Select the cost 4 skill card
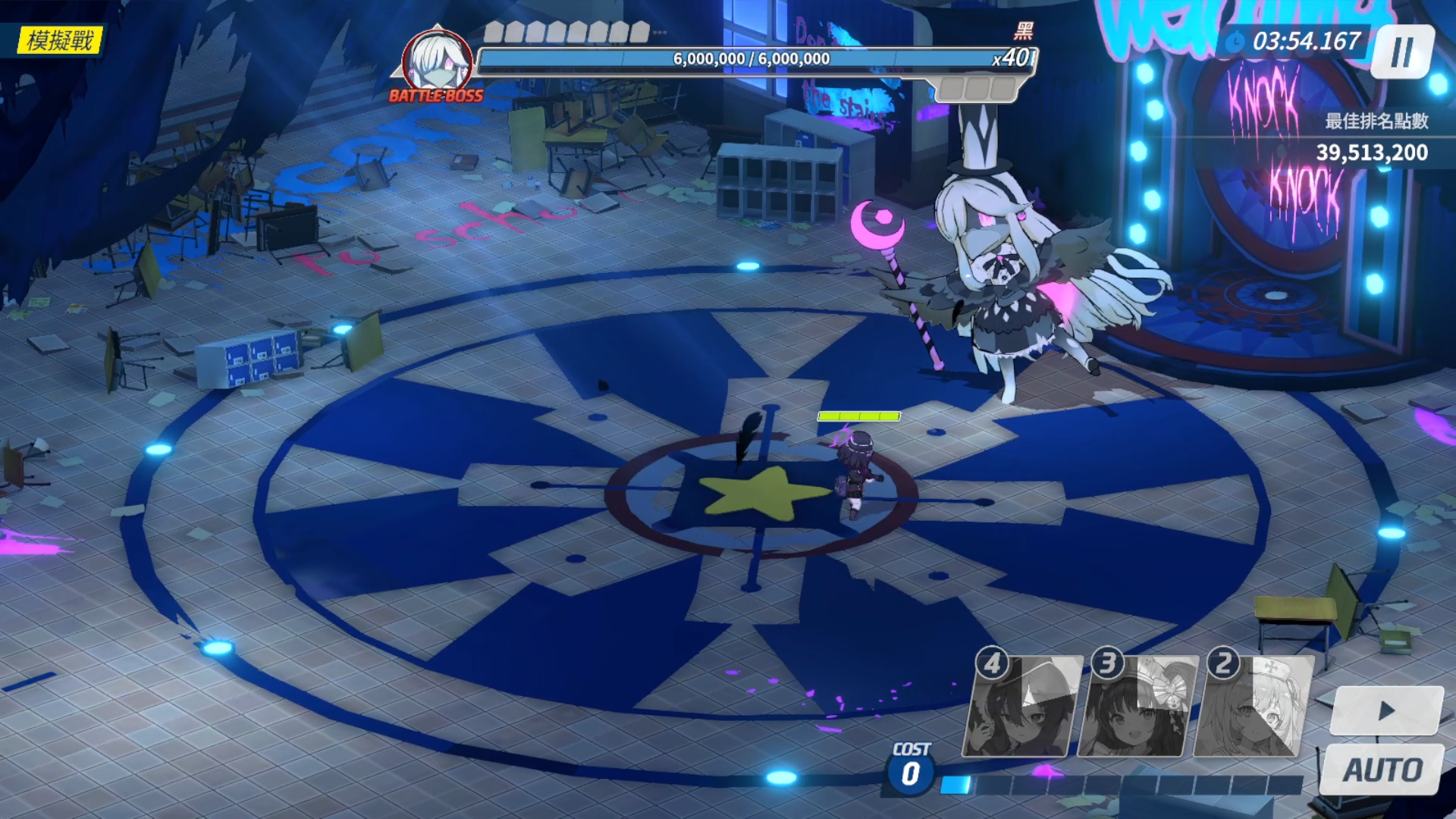 click(x=1022, y=707)
